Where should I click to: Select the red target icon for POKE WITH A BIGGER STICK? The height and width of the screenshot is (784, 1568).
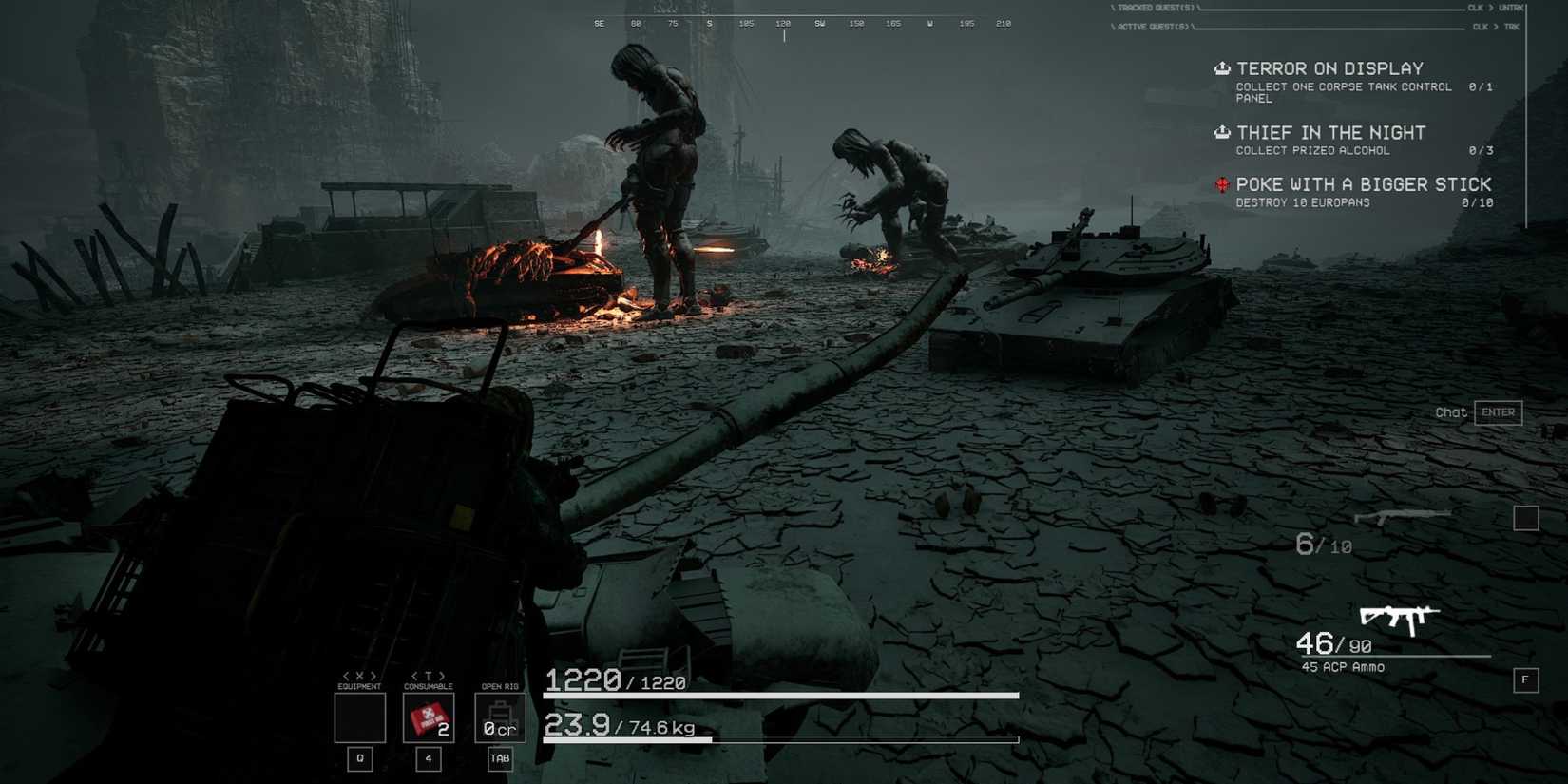(1221, 183)
